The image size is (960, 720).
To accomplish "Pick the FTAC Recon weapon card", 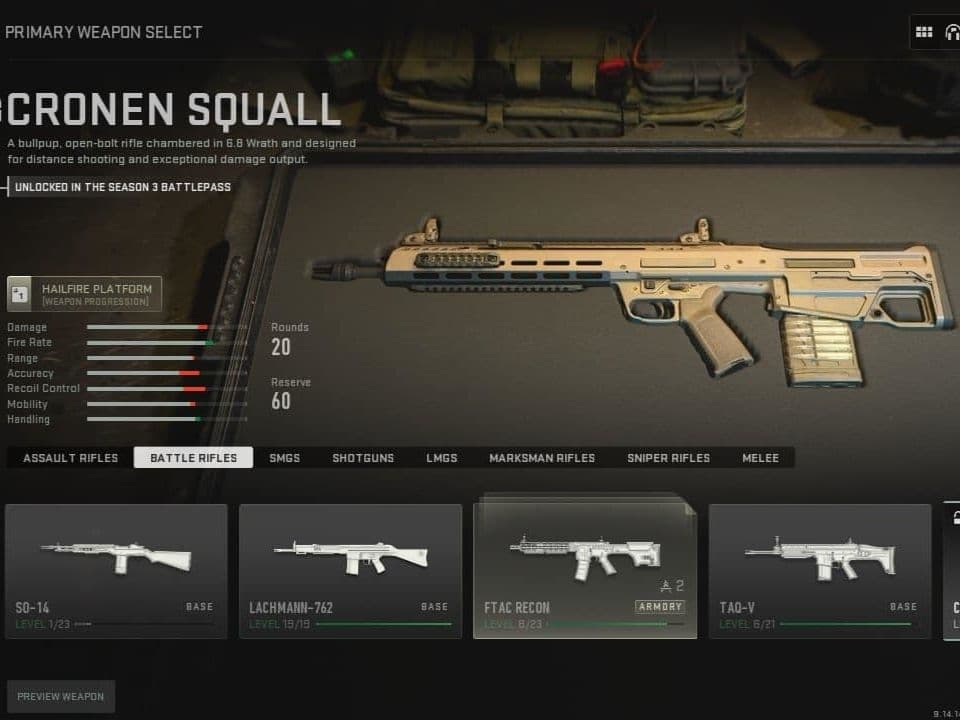I will pyautogui.click(x=585, y=571).
